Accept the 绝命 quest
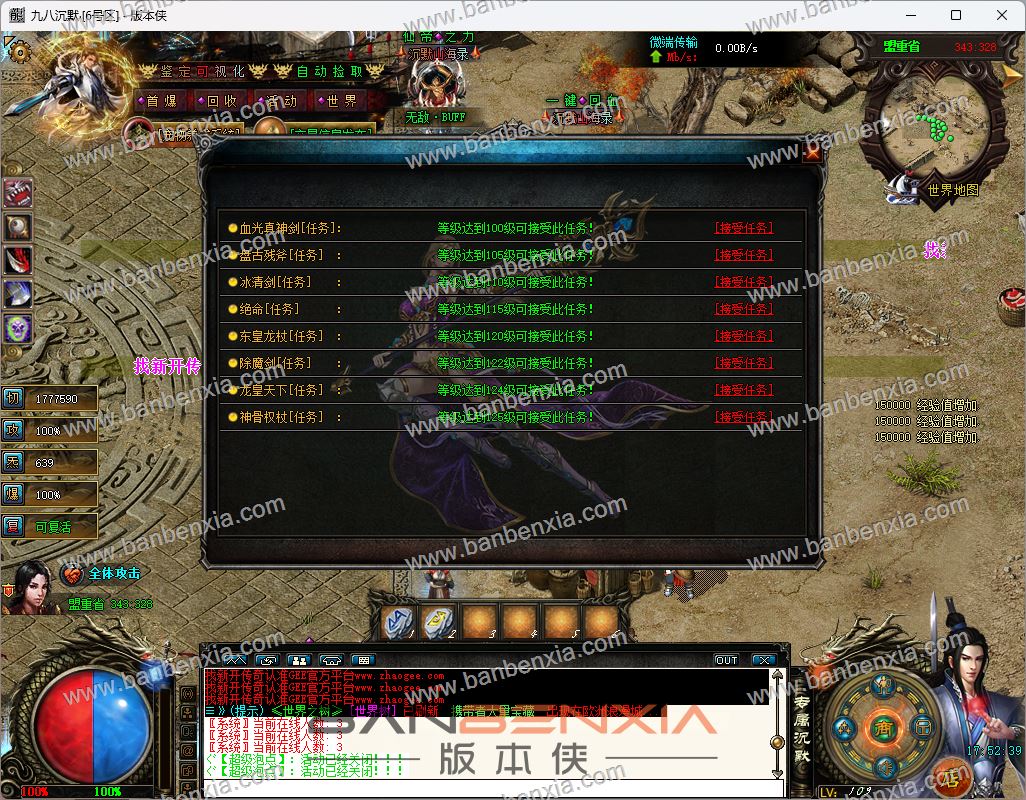The width and height of the screenshot is (1026, 800). pos(743,309)
